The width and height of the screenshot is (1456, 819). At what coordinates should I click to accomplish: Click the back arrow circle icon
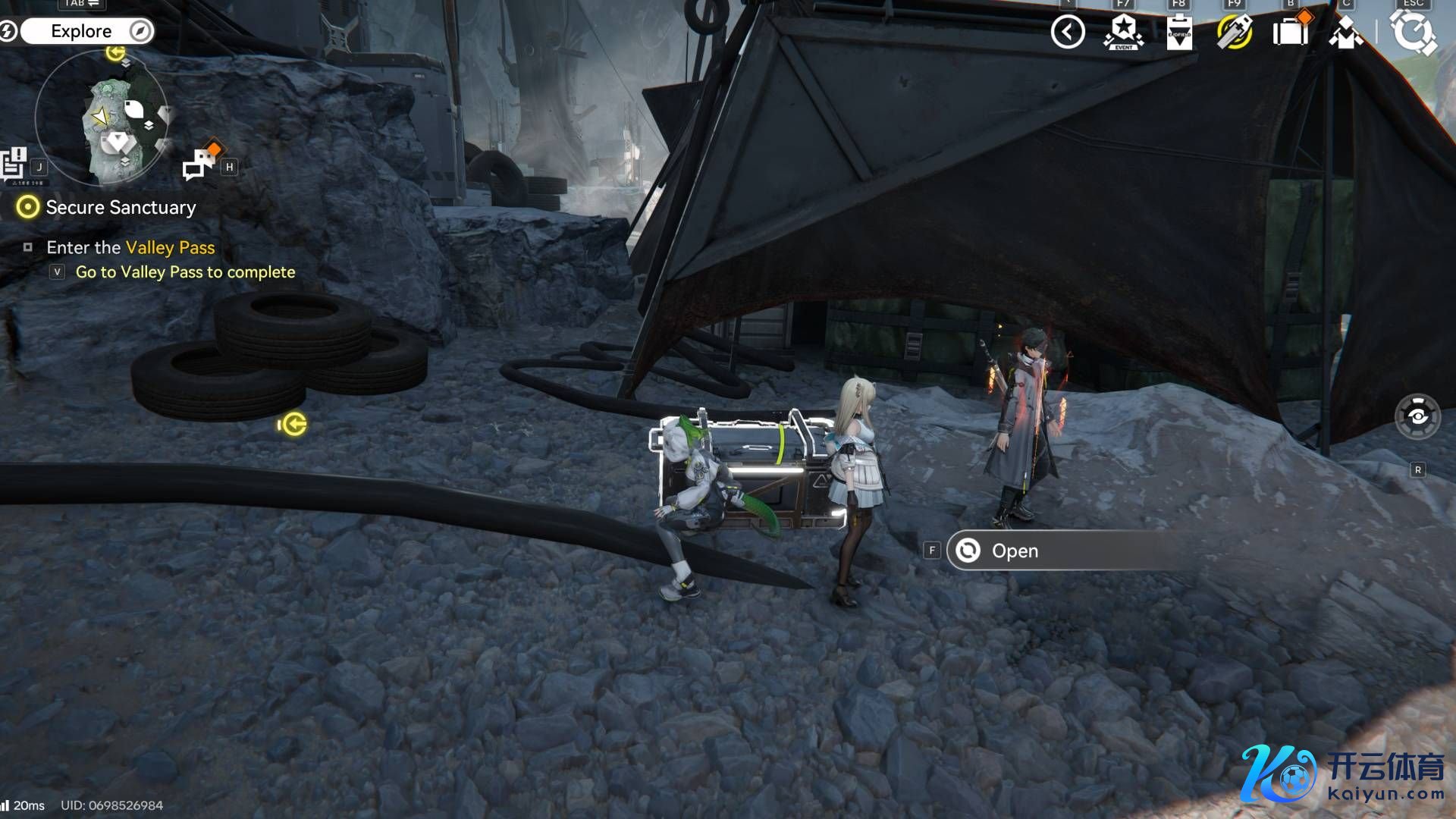click(1068, 33)
